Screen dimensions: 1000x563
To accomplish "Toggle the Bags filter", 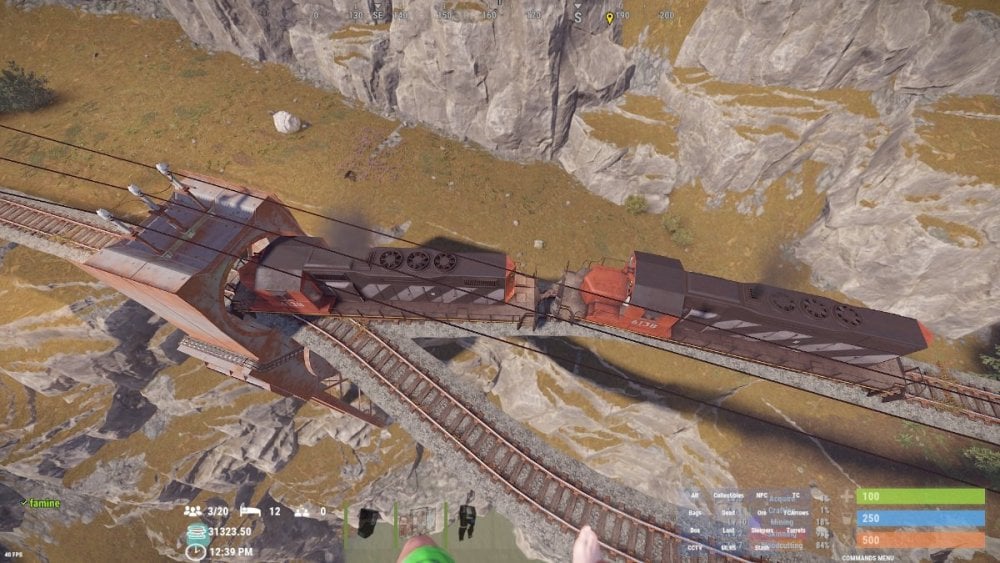I will click(x=694, y=512).
